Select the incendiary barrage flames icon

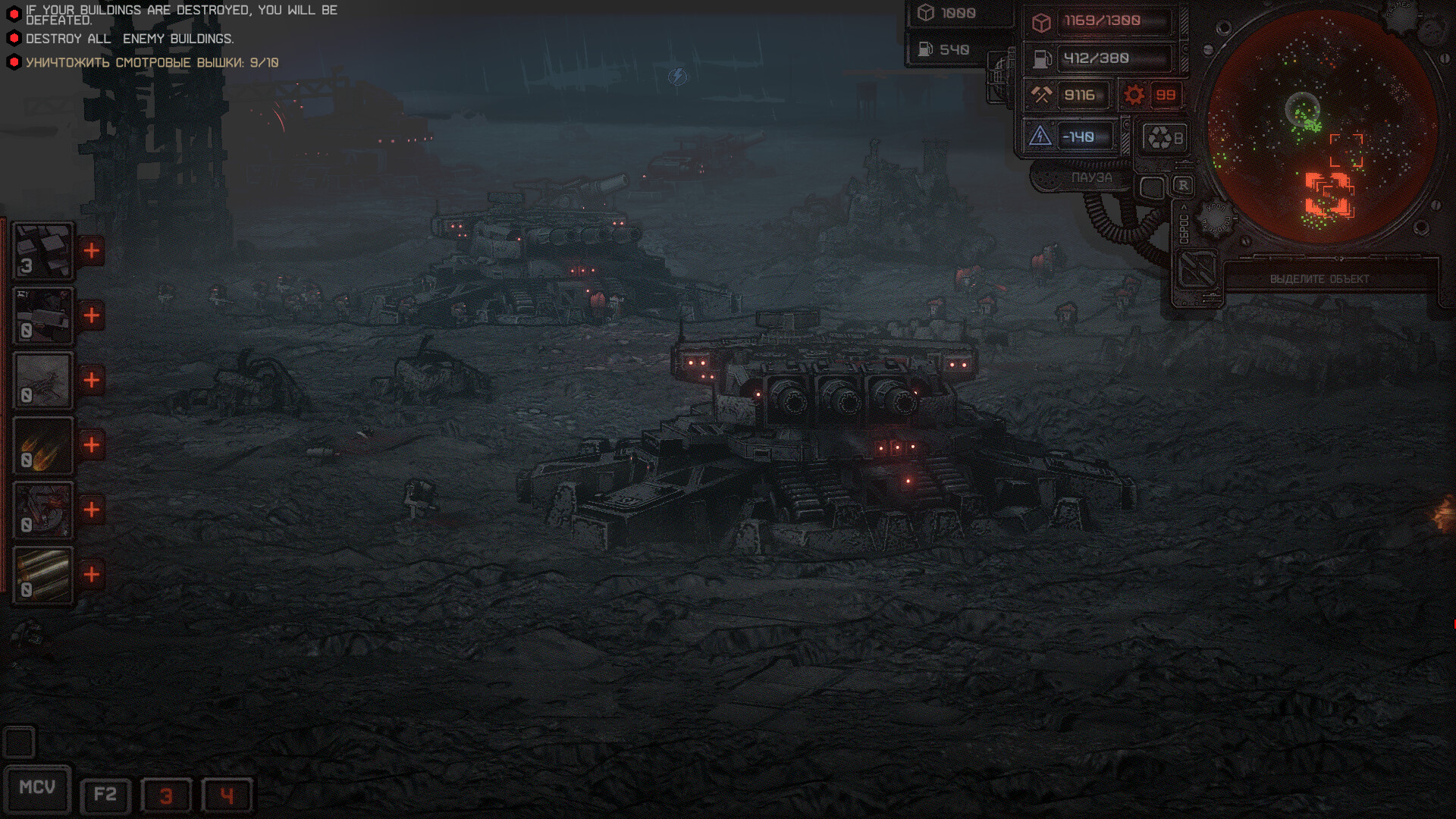tap(42, 446)
